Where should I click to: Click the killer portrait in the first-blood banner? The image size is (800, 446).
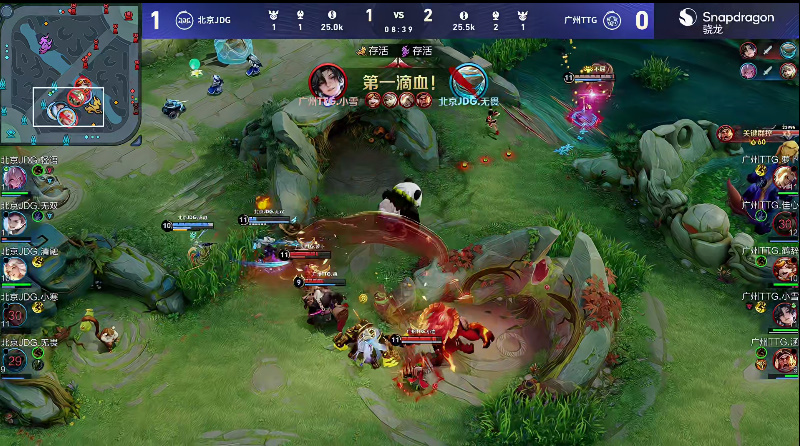pos(324,79)
